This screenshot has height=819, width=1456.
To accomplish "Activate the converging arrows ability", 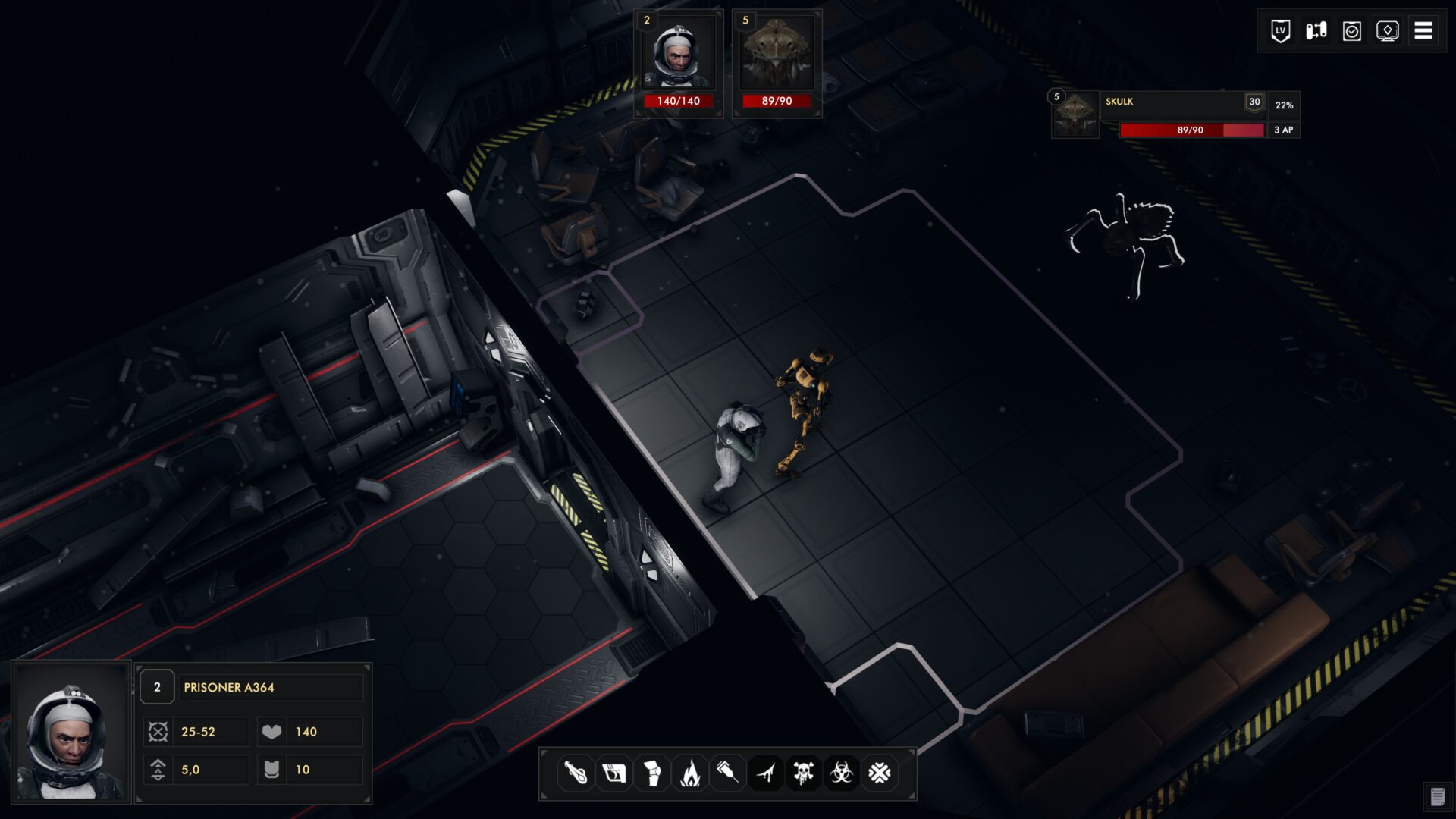I will pos(880,773).
